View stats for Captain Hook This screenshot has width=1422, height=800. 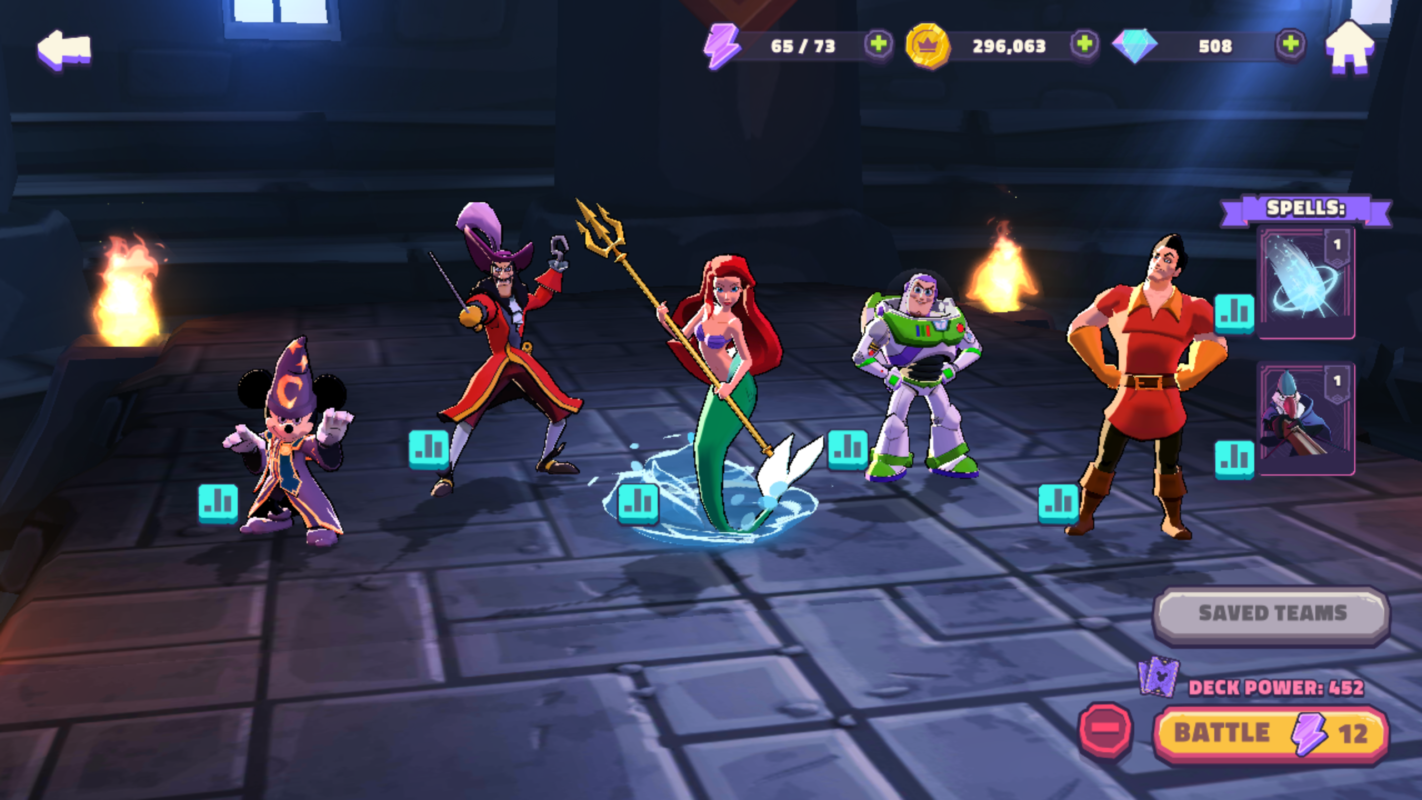[x=429, y=449]
